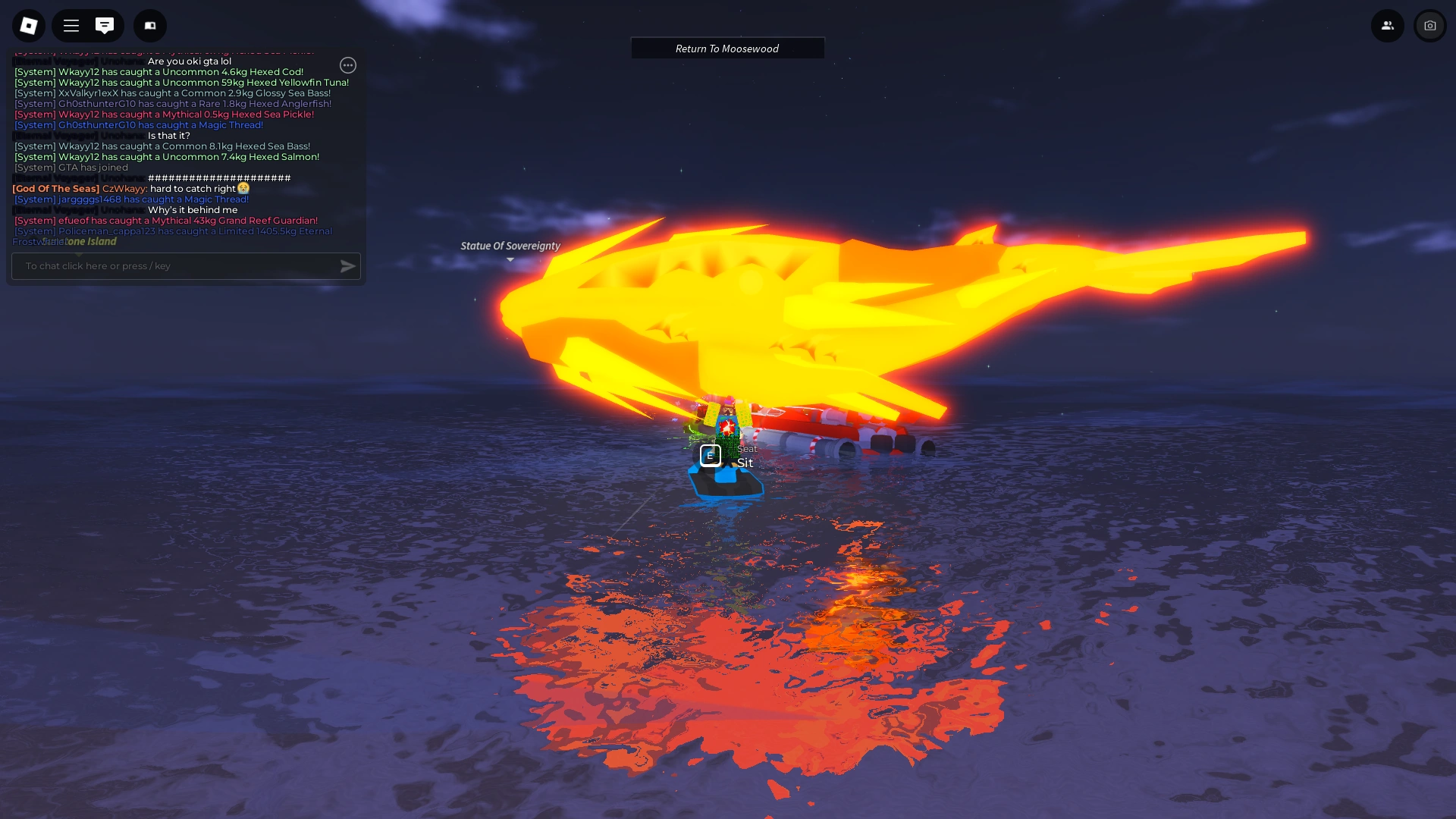Open the emote book icon

coord(149,25)
